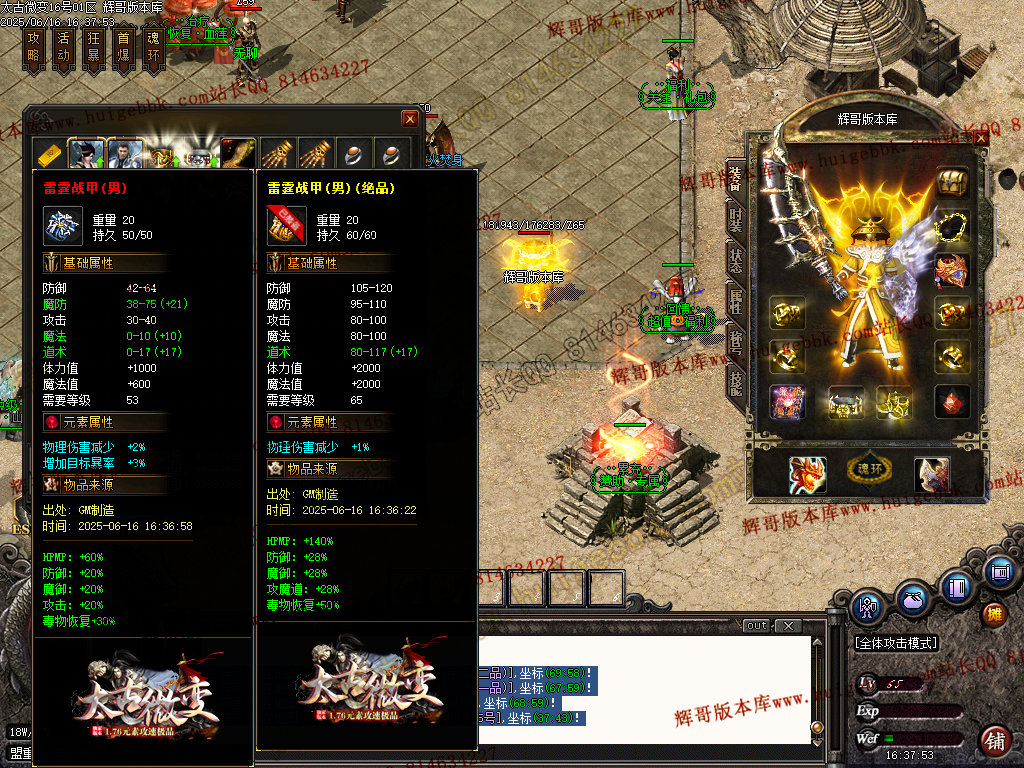
Task: Select the red dragon icon slot
Action: (807, 475)
